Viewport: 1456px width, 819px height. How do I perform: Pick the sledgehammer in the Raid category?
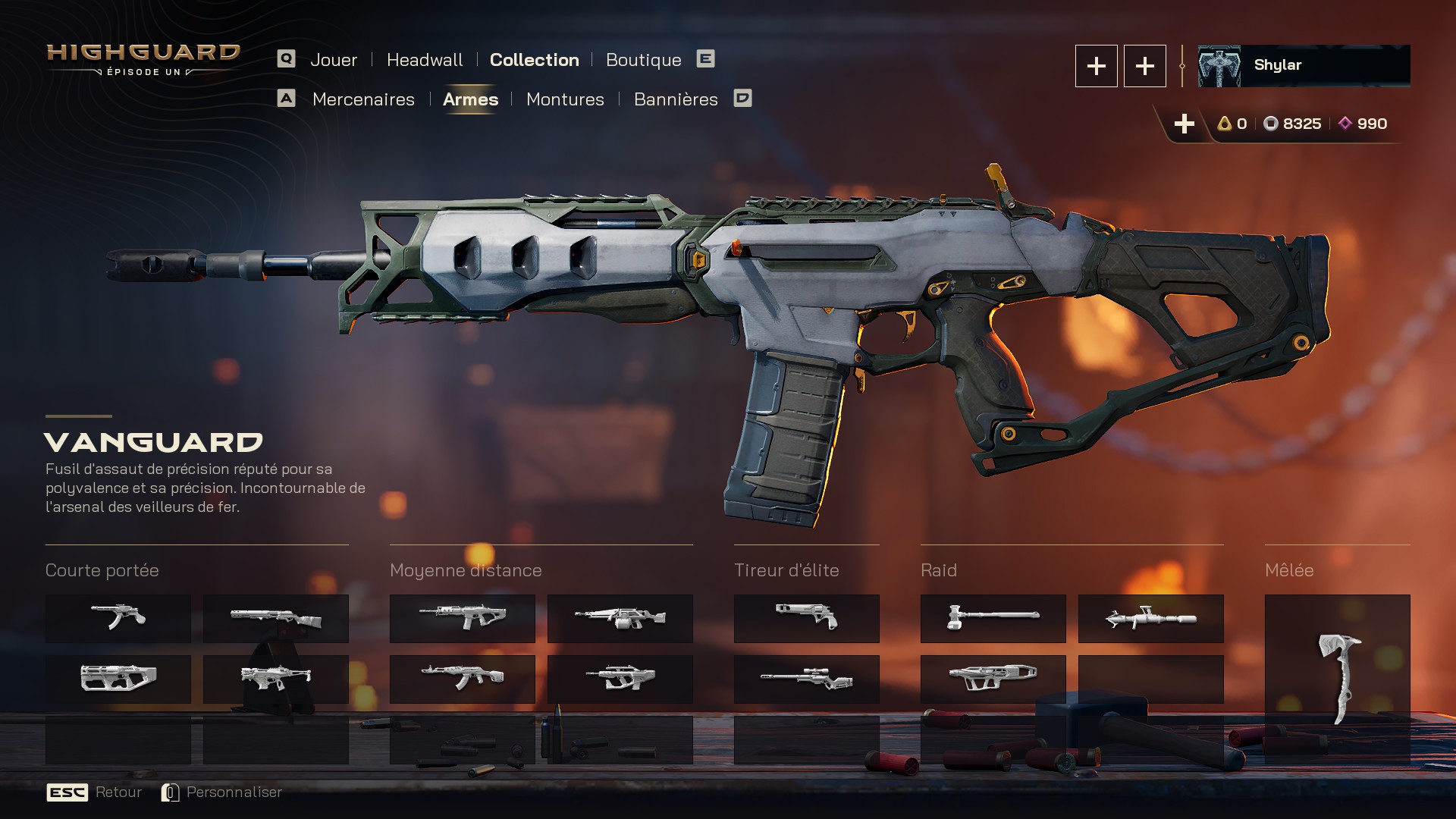click(x=993, y=618)
